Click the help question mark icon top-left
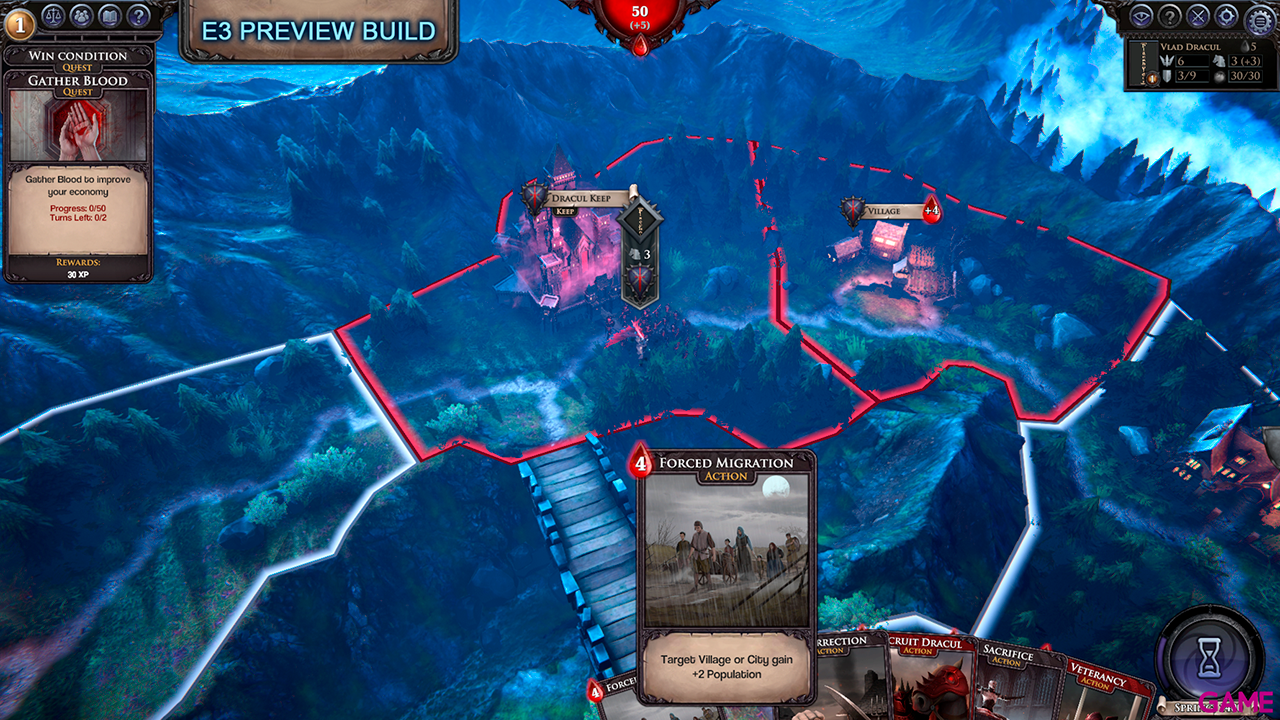 point(136,16)
